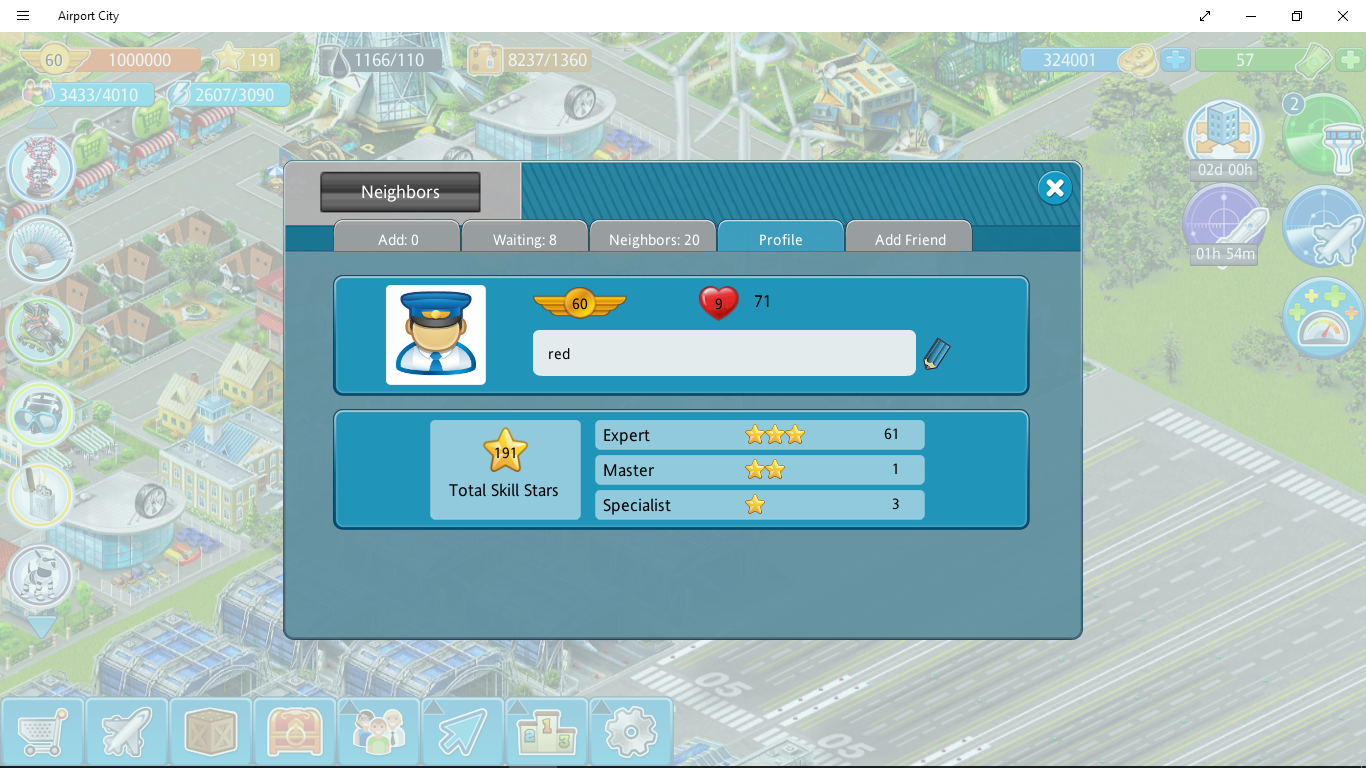Viewport: 1366px width, 768px height.
Task: Minimize the Airport City window
Action: pos(1251,16)
